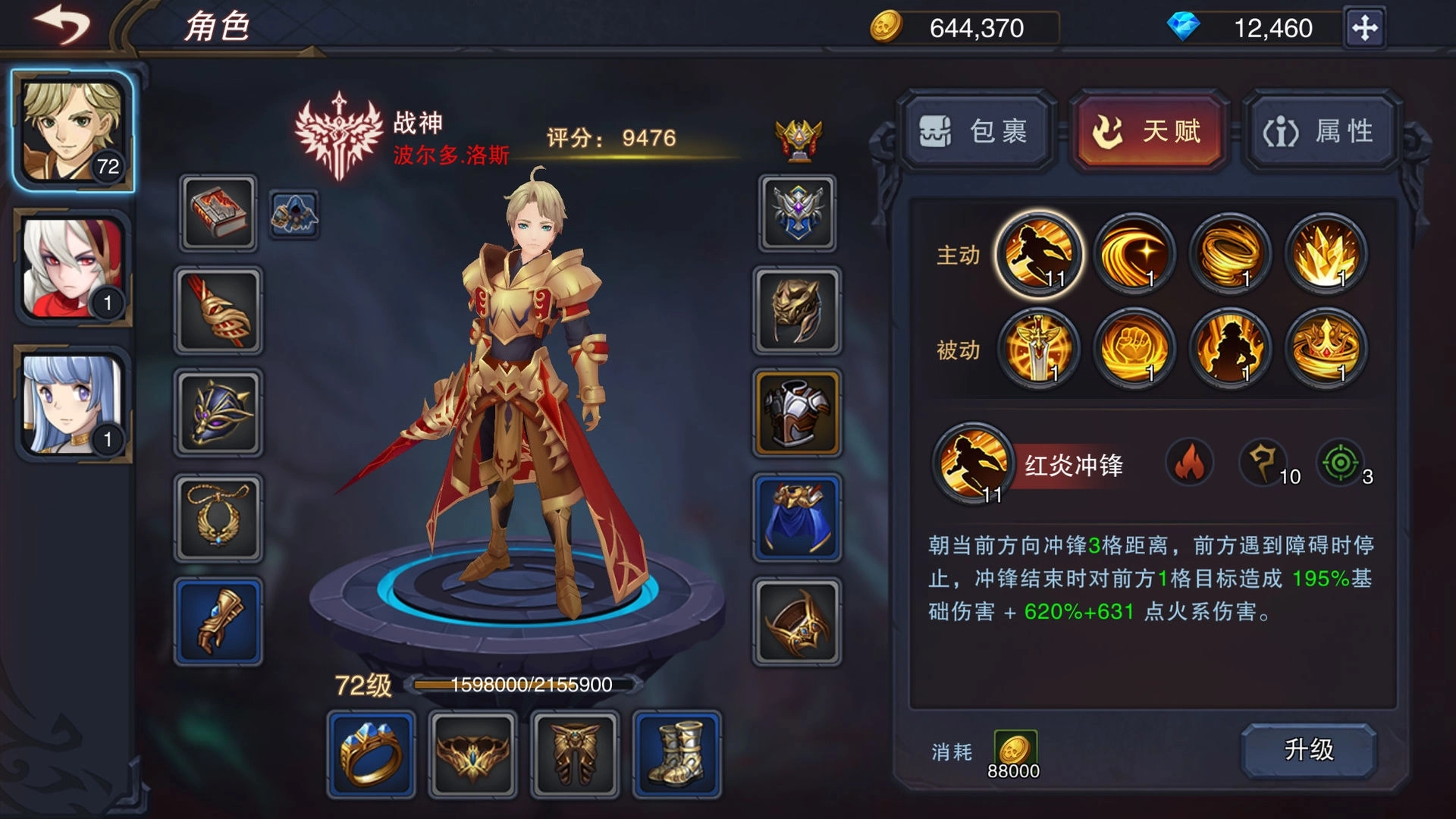Select the equipped ring slot icon
This screenshot has width=1456, height=819.
click(372, 755)
